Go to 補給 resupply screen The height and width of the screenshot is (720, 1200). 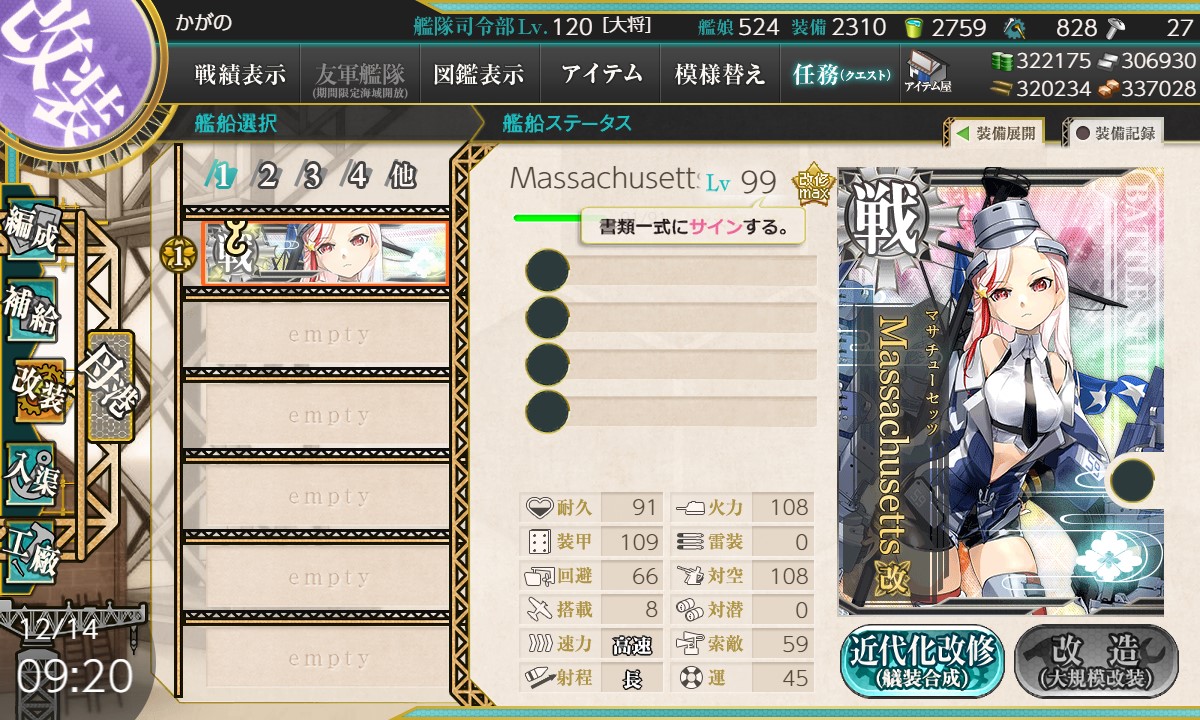(32, 311)
